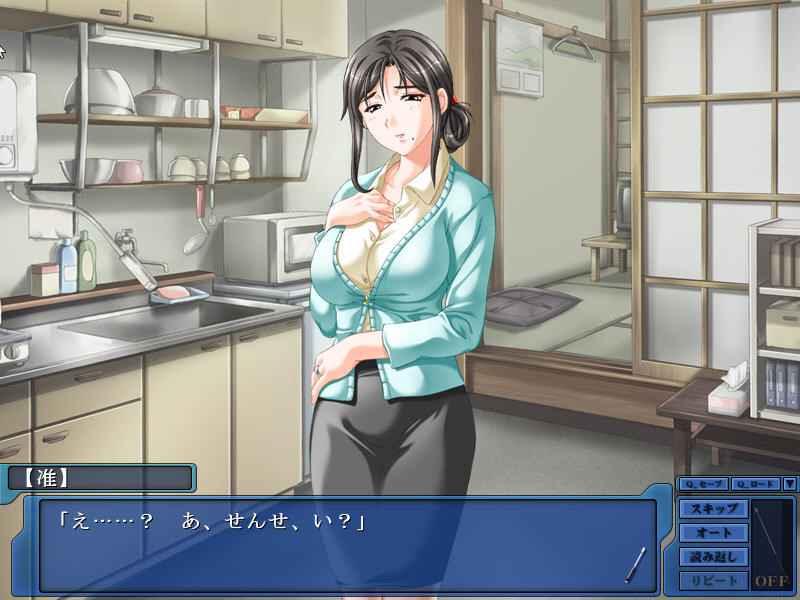Viewport: 800px width, 600px height.
Task: Turn on オート auto mode
Action: (713, 533)
